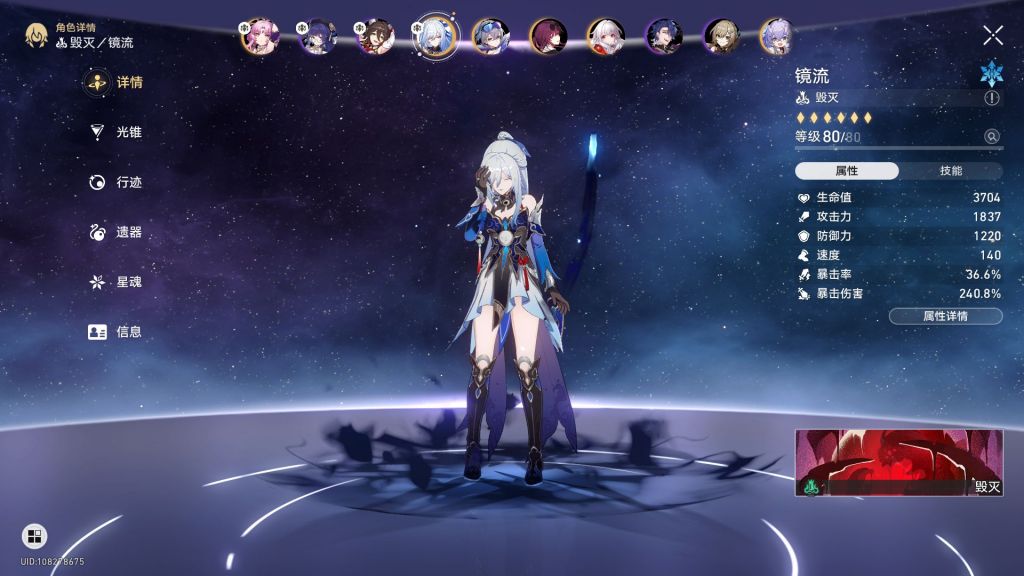Open the 光锥 light cone menu
Screen dimensions: 1024x576
click(x=116, y=132)
